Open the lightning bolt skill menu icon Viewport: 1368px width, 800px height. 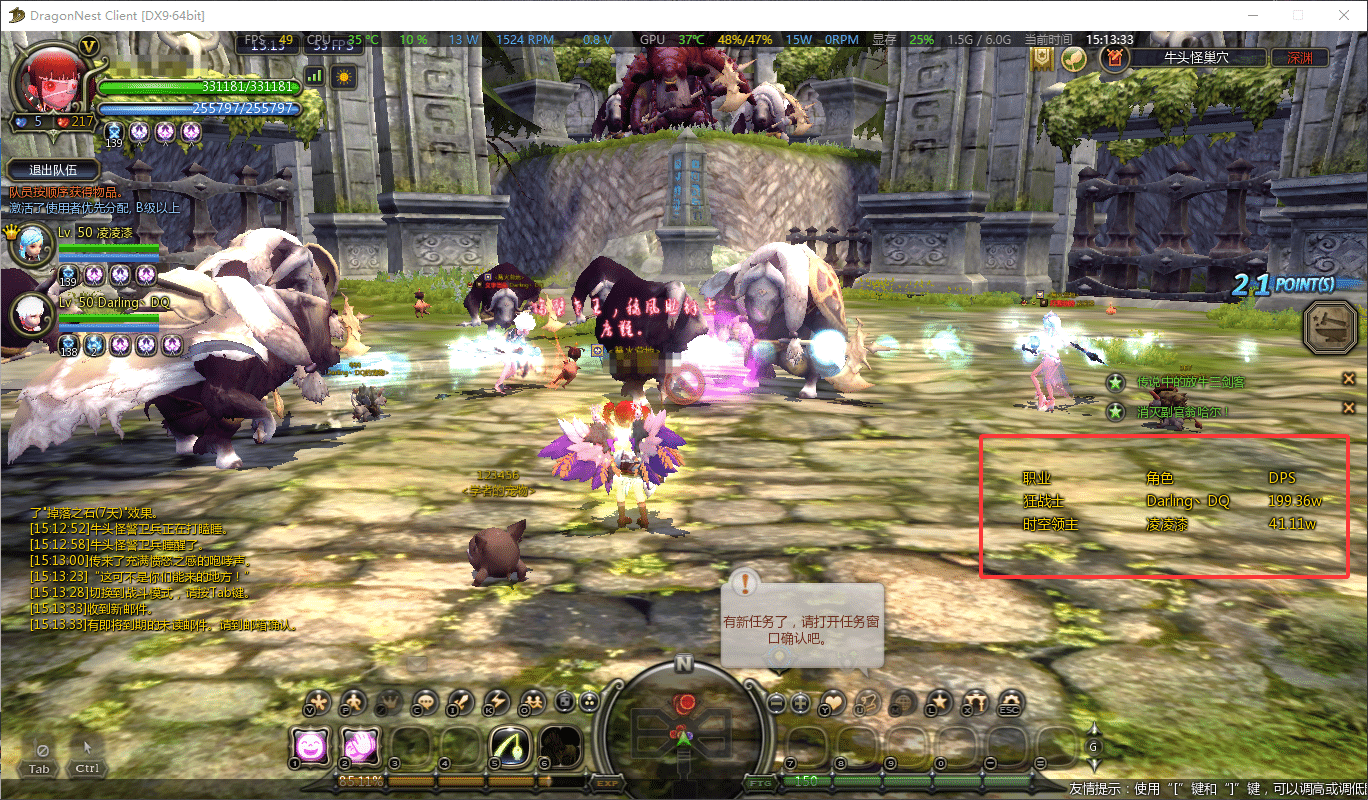(496, 701)
